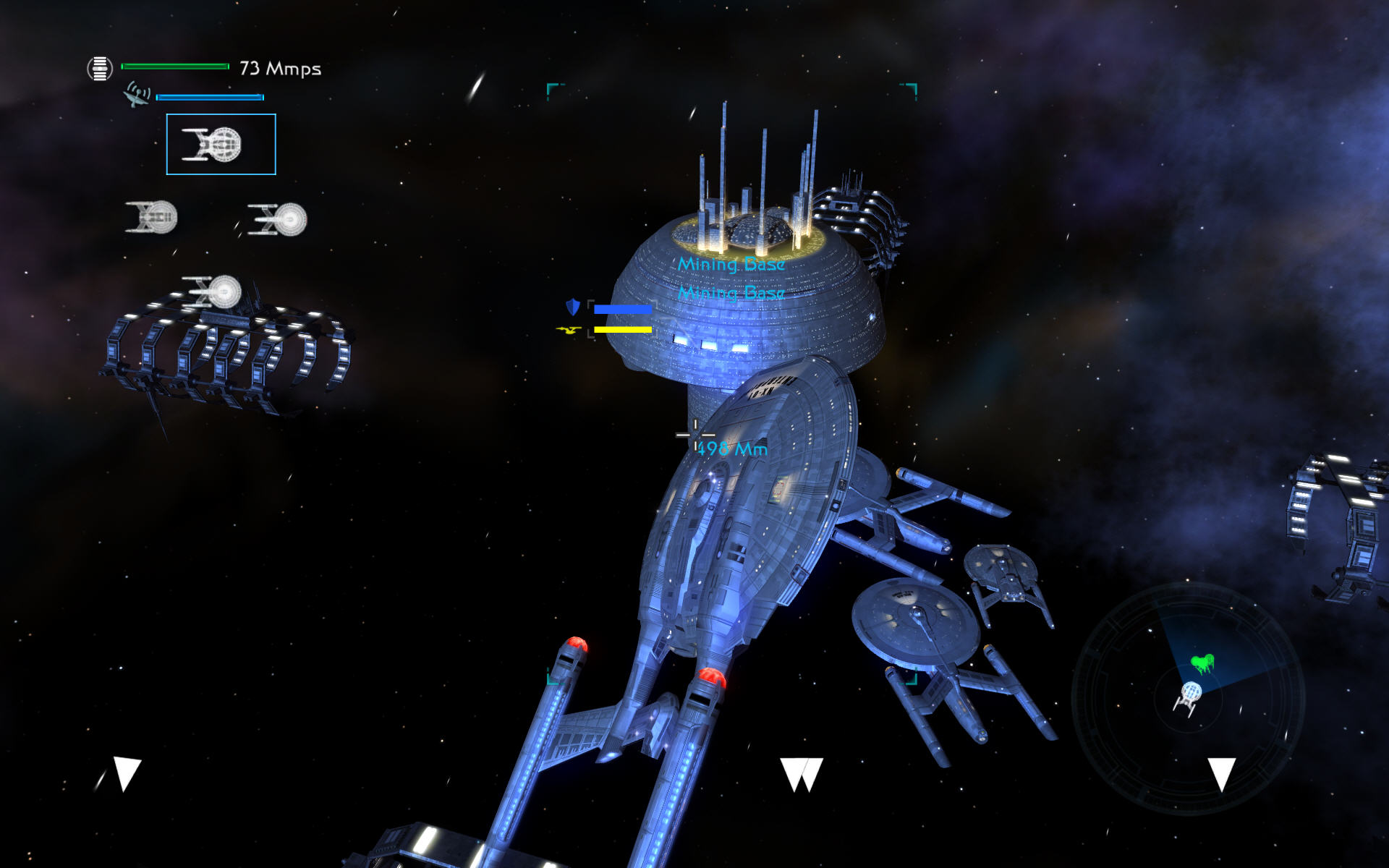Select the green station marker on the radar
Image resolution: width=1389 pixels, height=868 pixels.
tap(1202, 663)
